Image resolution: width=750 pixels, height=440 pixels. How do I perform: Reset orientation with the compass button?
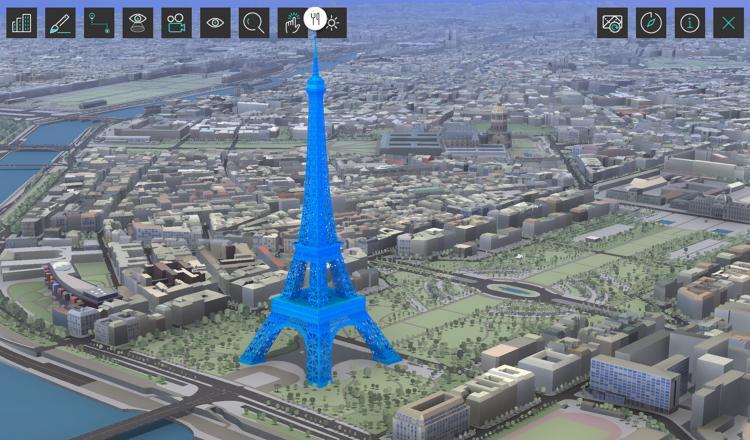click(651, 23)
